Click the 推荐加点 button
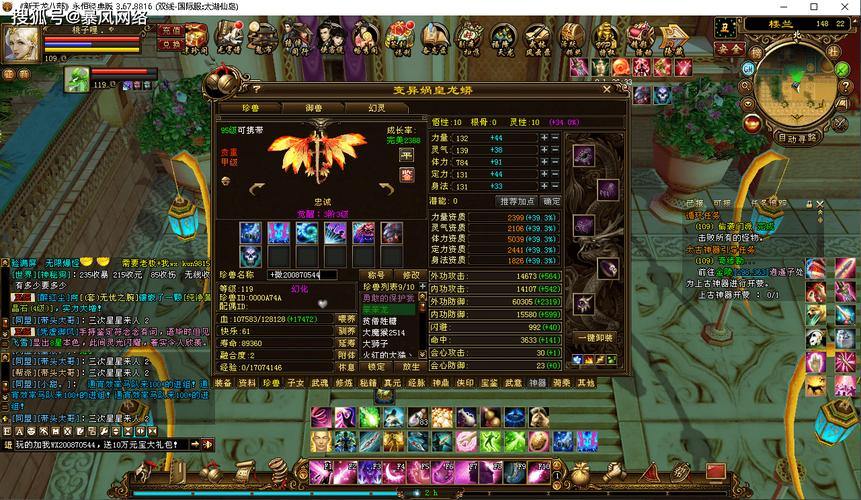This screenshot has width=861, height=500. (517, 200)
